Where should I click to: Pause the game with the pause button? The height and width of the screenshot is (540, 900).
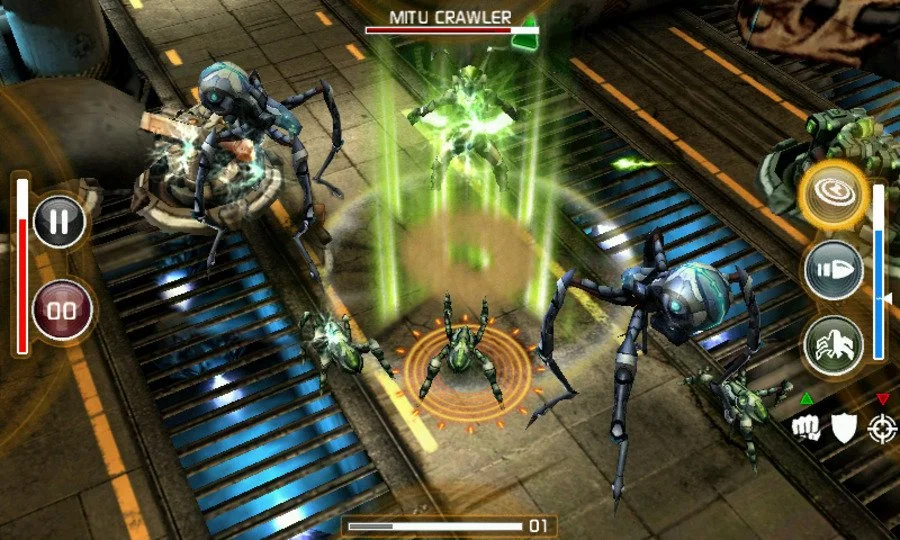coord(60,221)
